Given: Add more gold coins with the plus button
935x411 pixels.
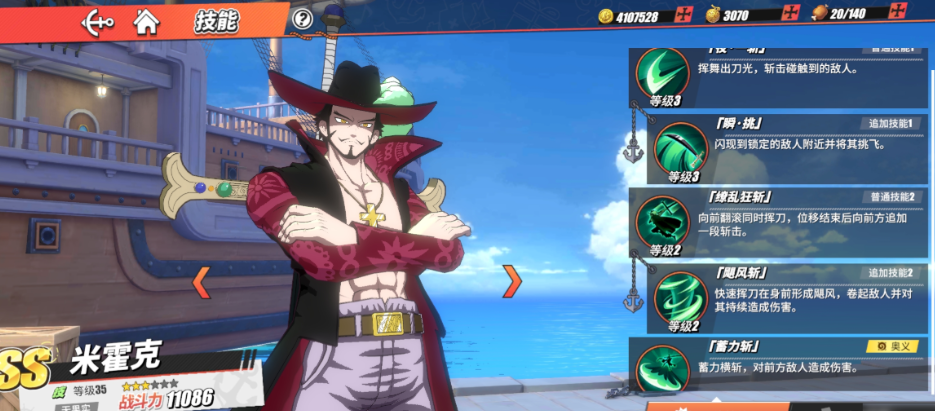Looking at the screenshot, I should [684, 14].
